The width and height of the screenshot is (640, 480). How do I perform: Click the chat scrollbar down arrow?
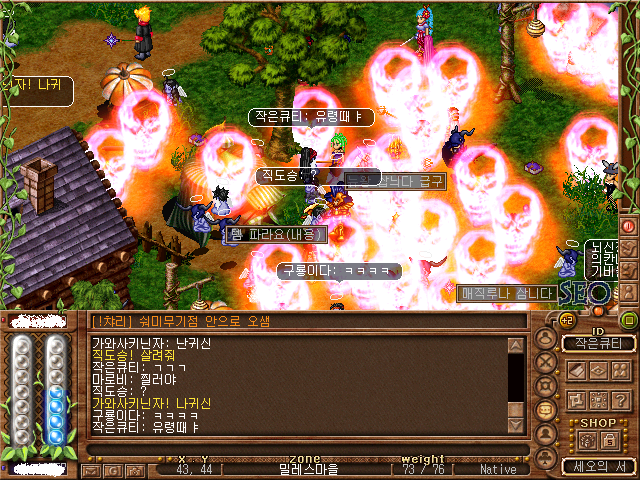click(x=515, y=424)
